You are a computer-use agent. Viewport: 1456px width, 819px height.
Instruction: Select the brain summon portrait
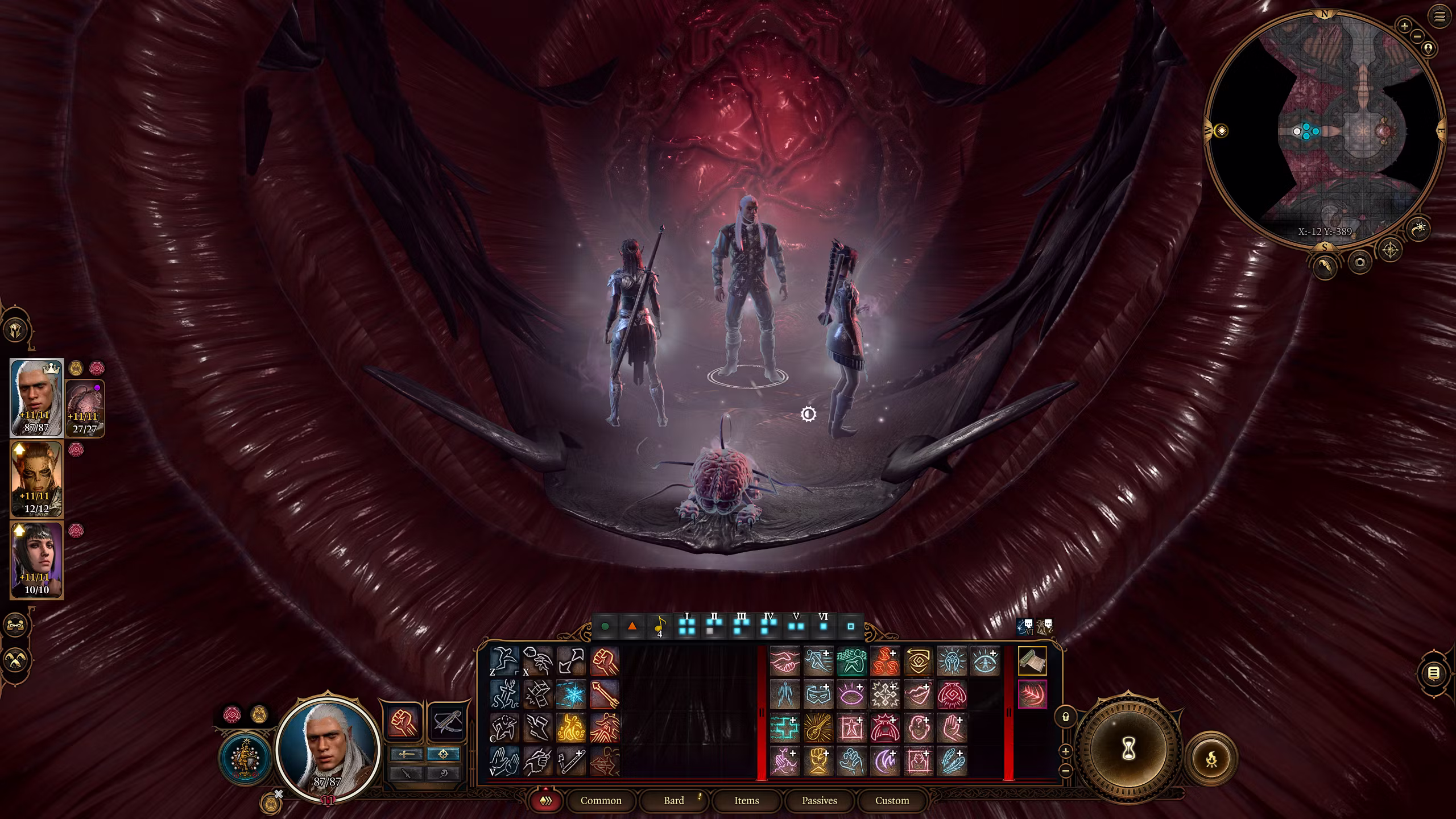point(85,408)
